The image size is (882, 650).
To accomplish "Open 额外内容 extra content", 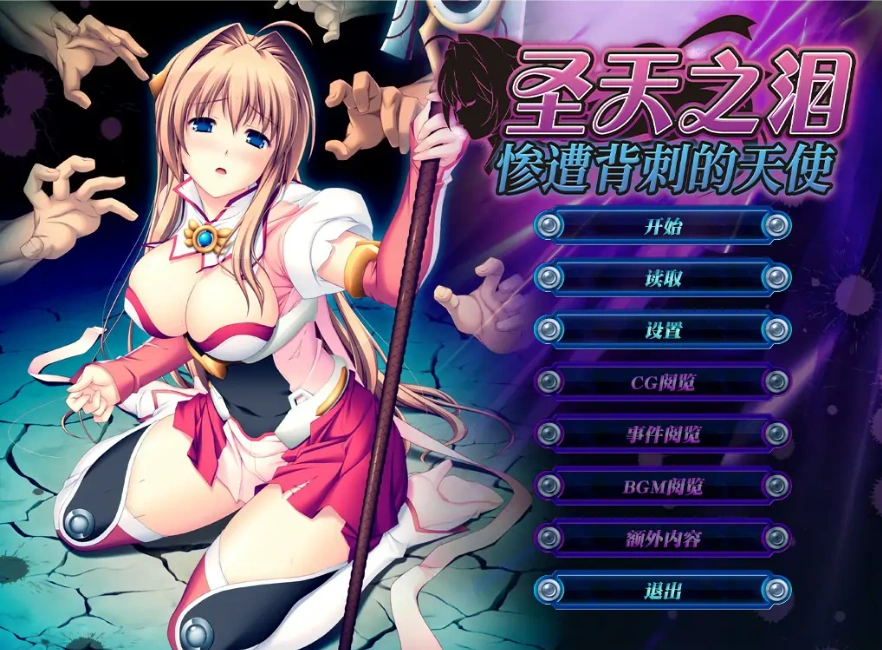I will click(662, 538).
